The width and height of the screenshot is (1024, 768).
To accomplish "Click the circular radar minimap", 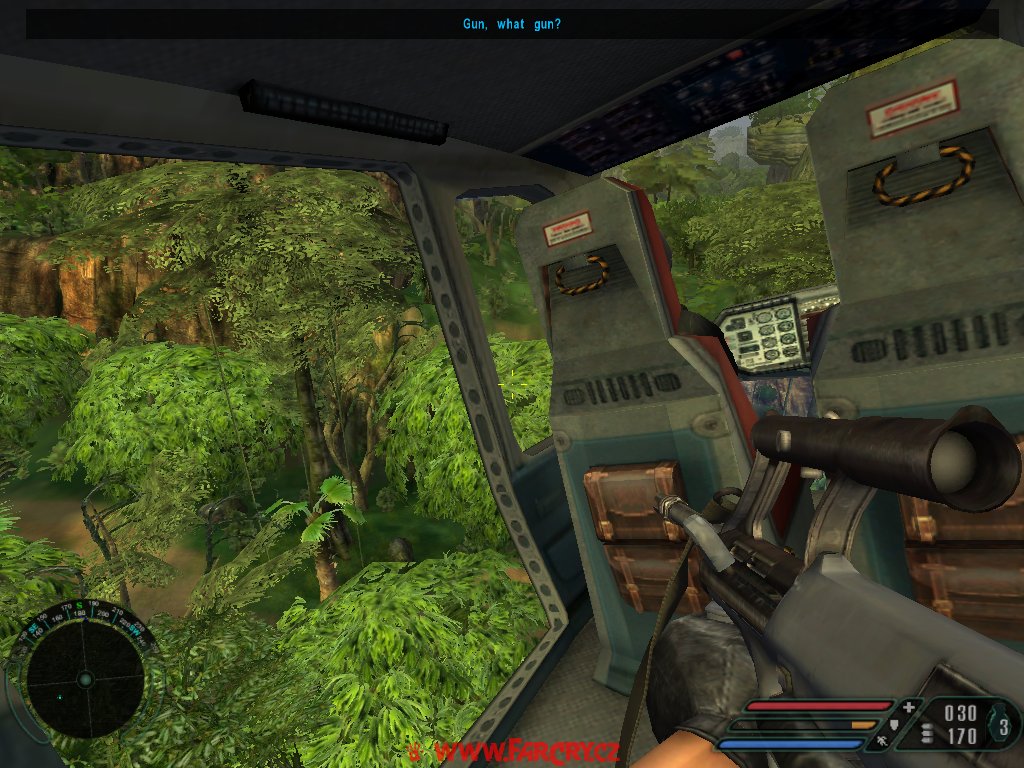I will tap(84, 679).
